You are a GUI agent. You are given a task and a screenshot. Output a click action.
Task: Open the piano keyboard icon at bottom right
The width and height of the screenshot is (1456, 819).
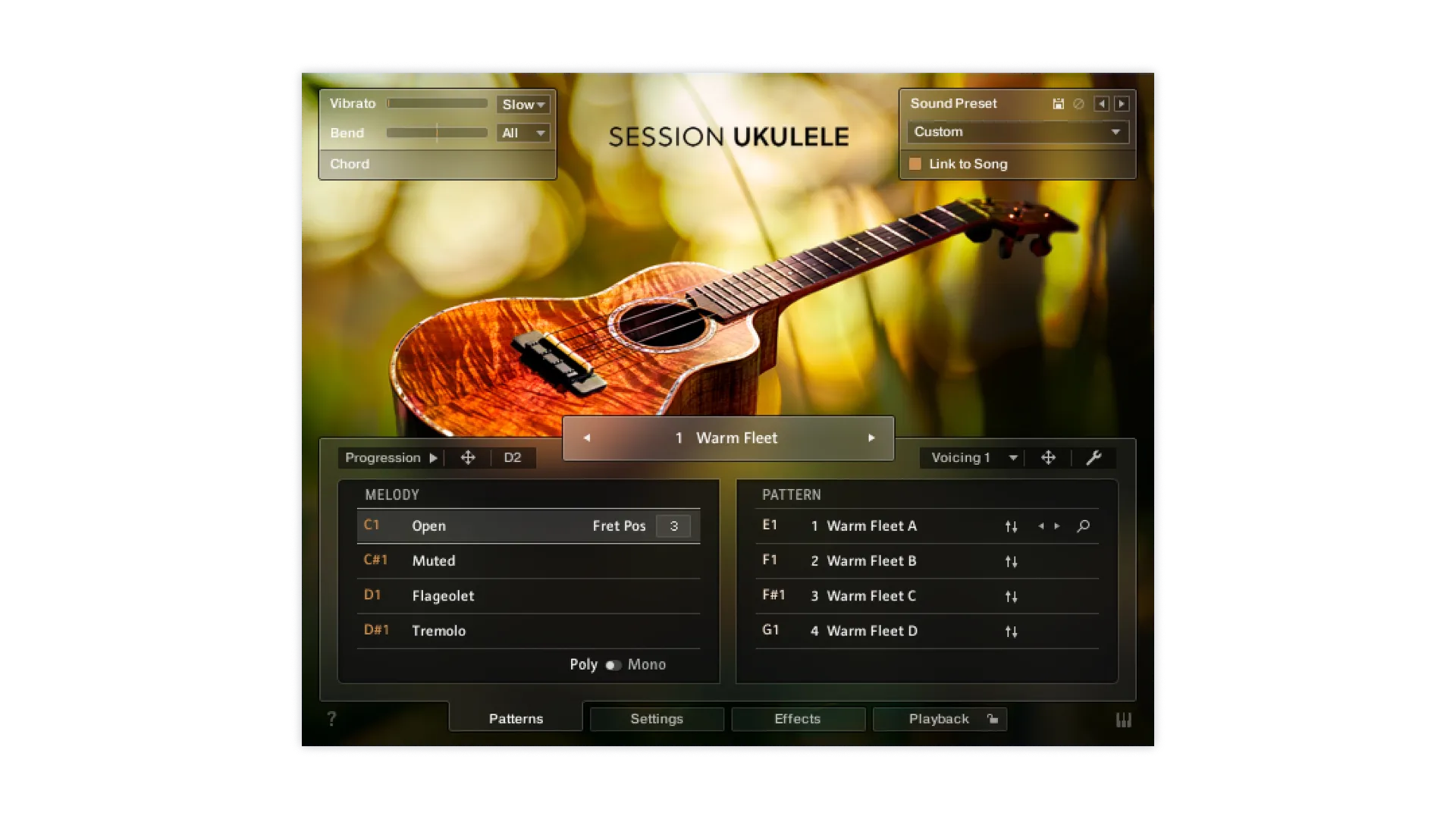pos(1125,719)
